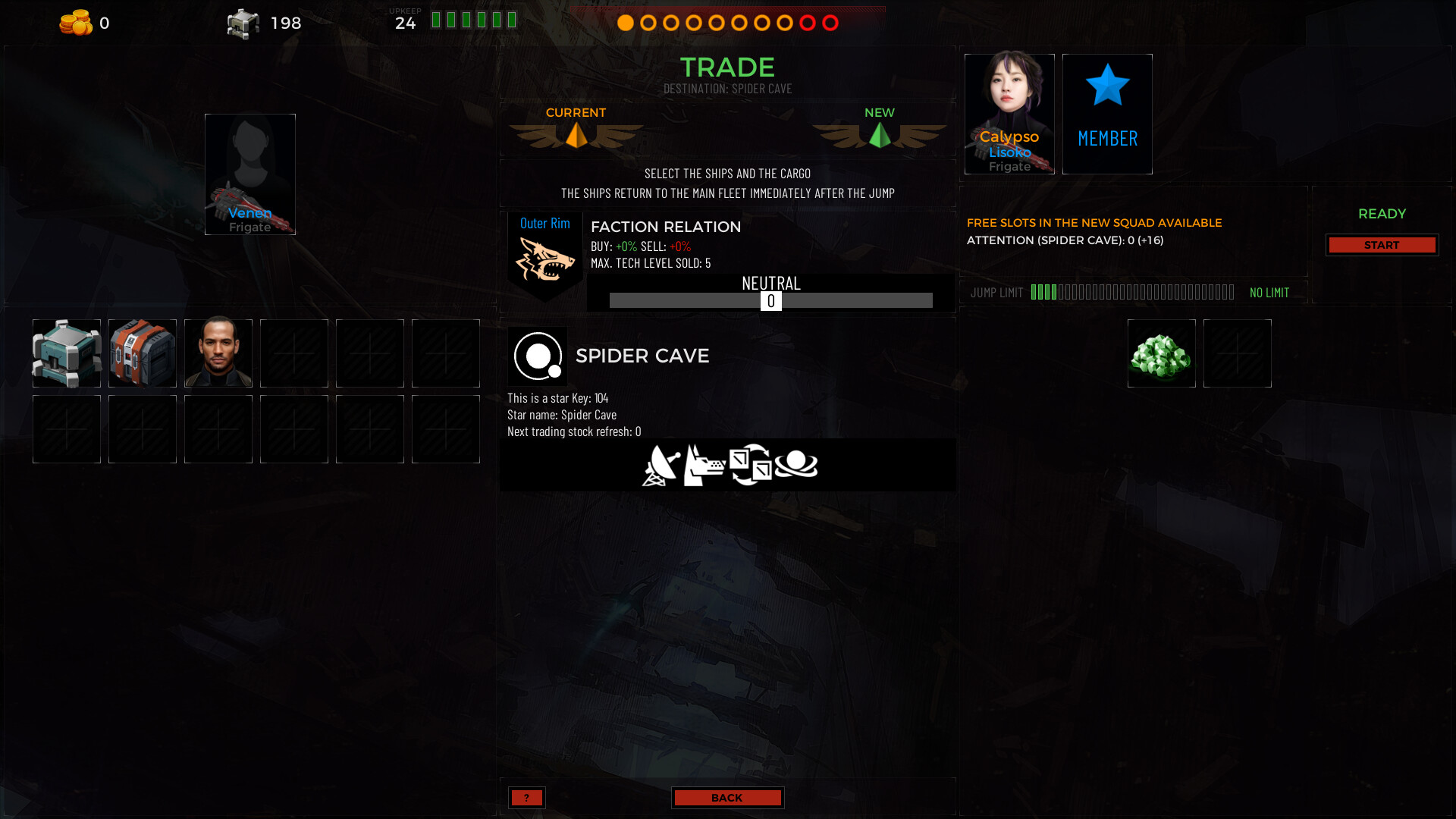Select the Spider Cave star icon
The width and height of the screenshot is (1456, 819).
538,356
